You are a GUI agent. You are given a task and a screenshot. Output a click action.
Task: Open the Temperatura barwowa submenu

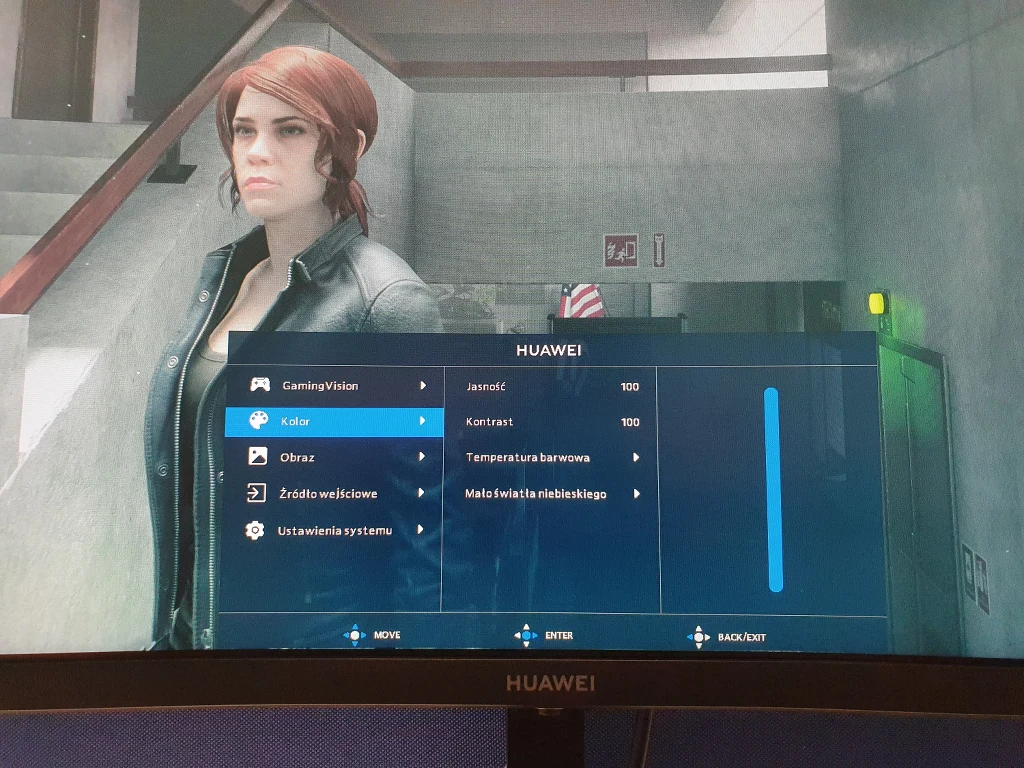551,458
